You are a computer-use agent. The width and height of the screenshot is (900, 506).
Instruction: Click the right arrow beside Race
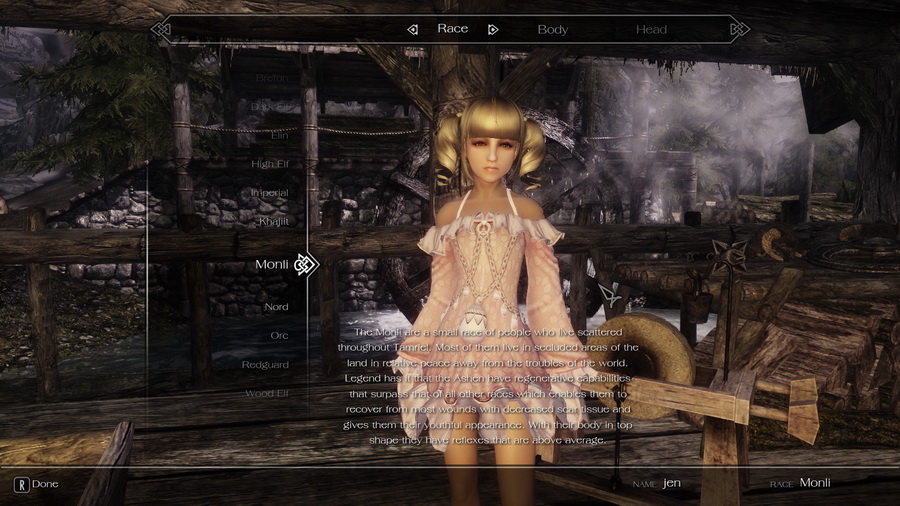[x=492, y=29]
